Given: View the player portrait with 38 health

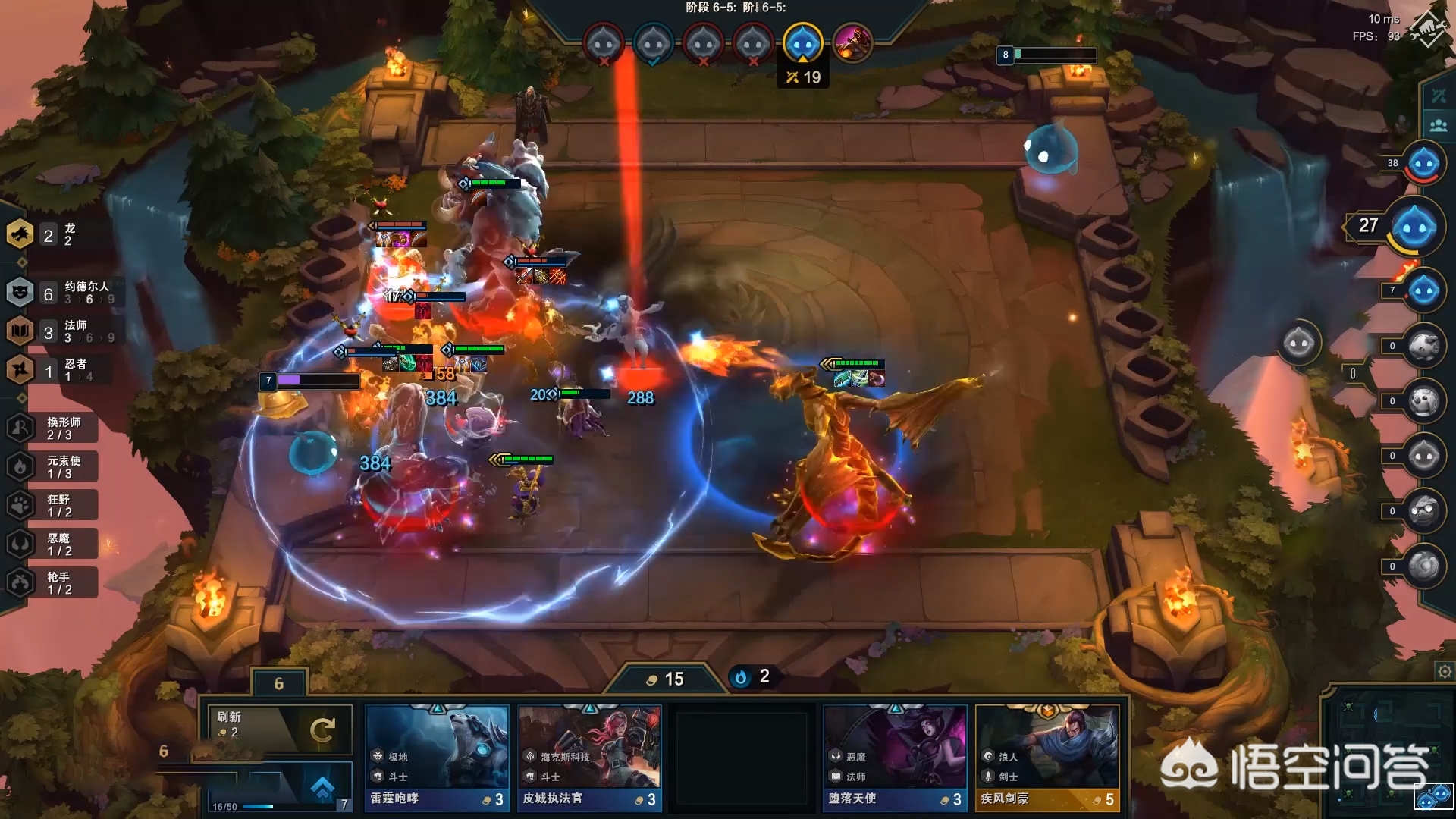Looking at the screenshot, I should 1423,163.
